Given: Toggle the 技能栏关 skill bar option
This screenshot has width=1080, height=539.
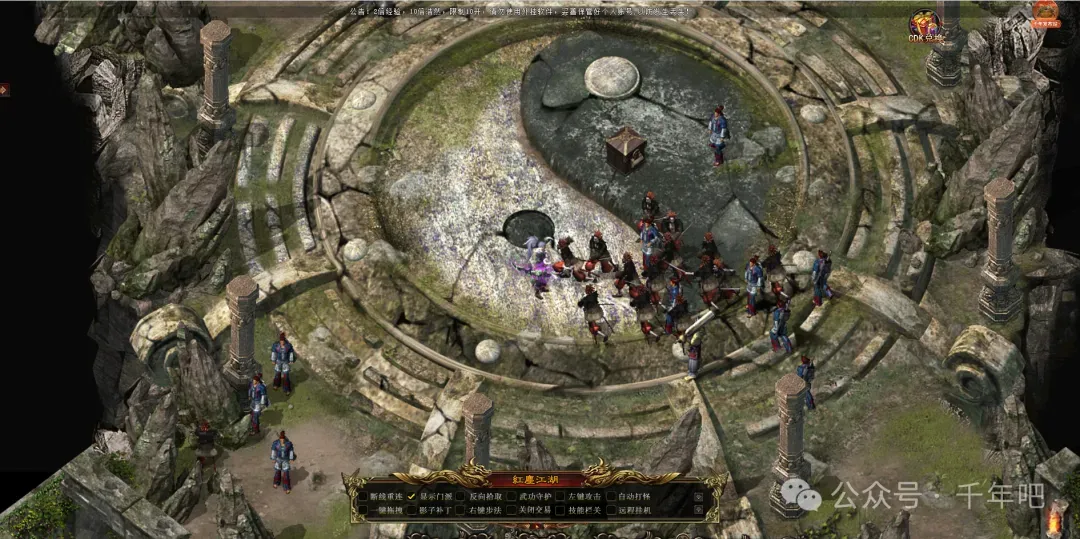Looking at the screenshot, I should 561,510.
